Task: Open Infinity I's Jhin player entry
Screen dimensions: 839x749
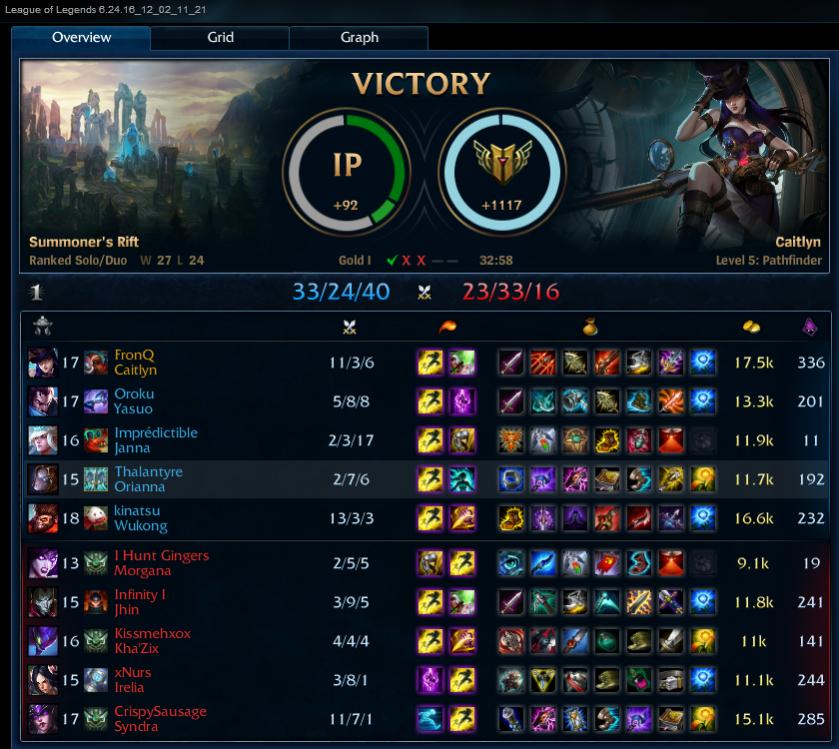Action: pos(139,602)
